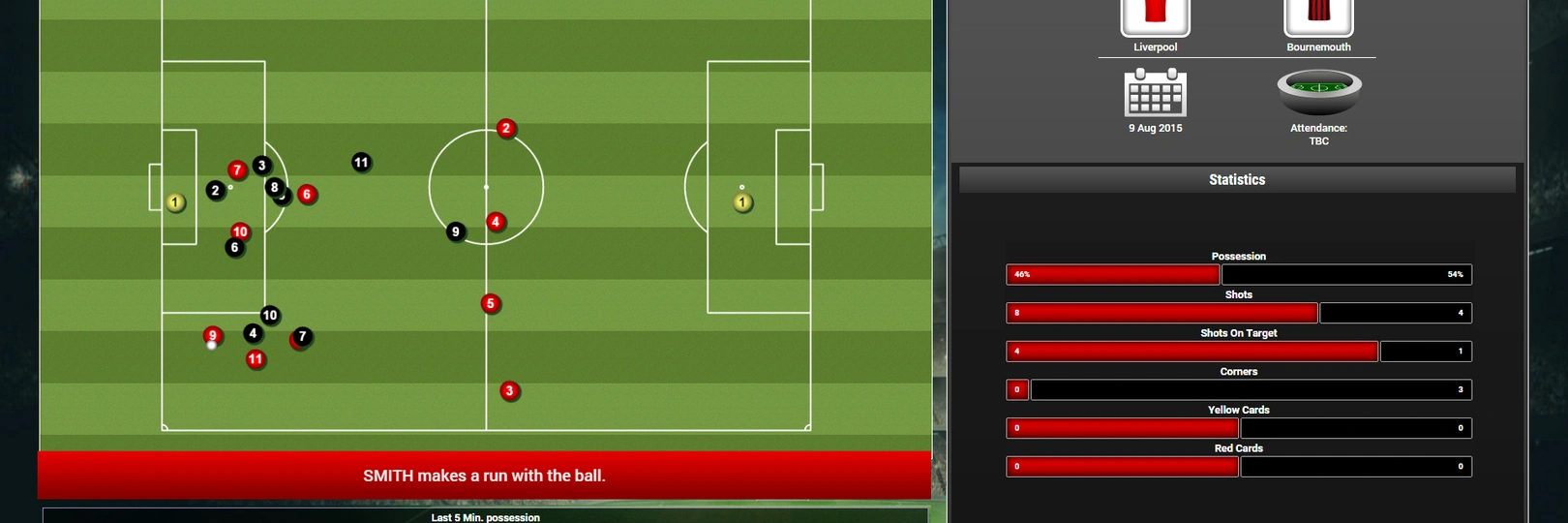Click the Liverpool team kit icon
Image resolution: width=1568 pixels, height=523 pixels.
[1155, 16]
